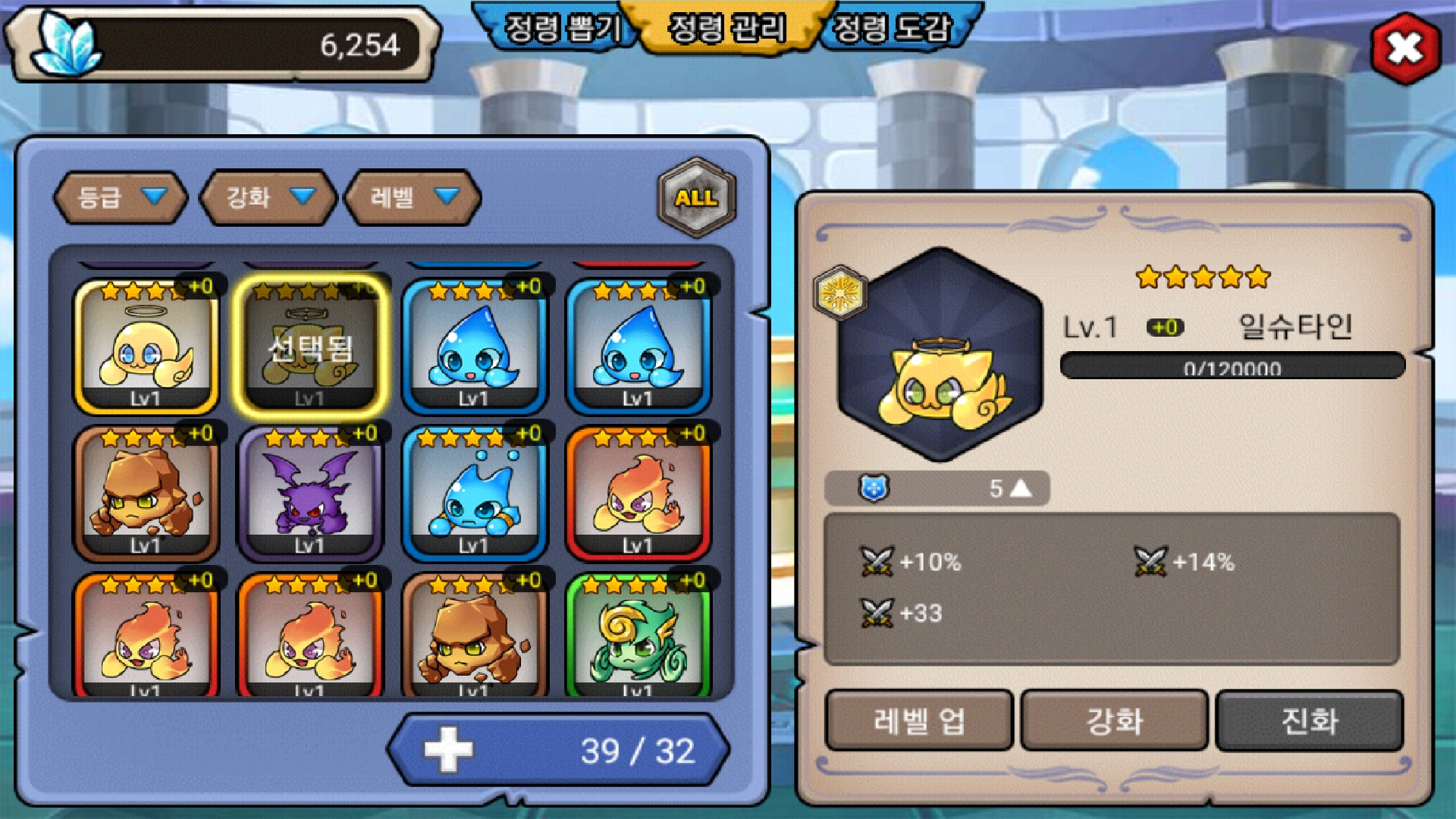The image size is (1456, 819).
Task: Show the 정령 도감 tab
Action: 892,29
